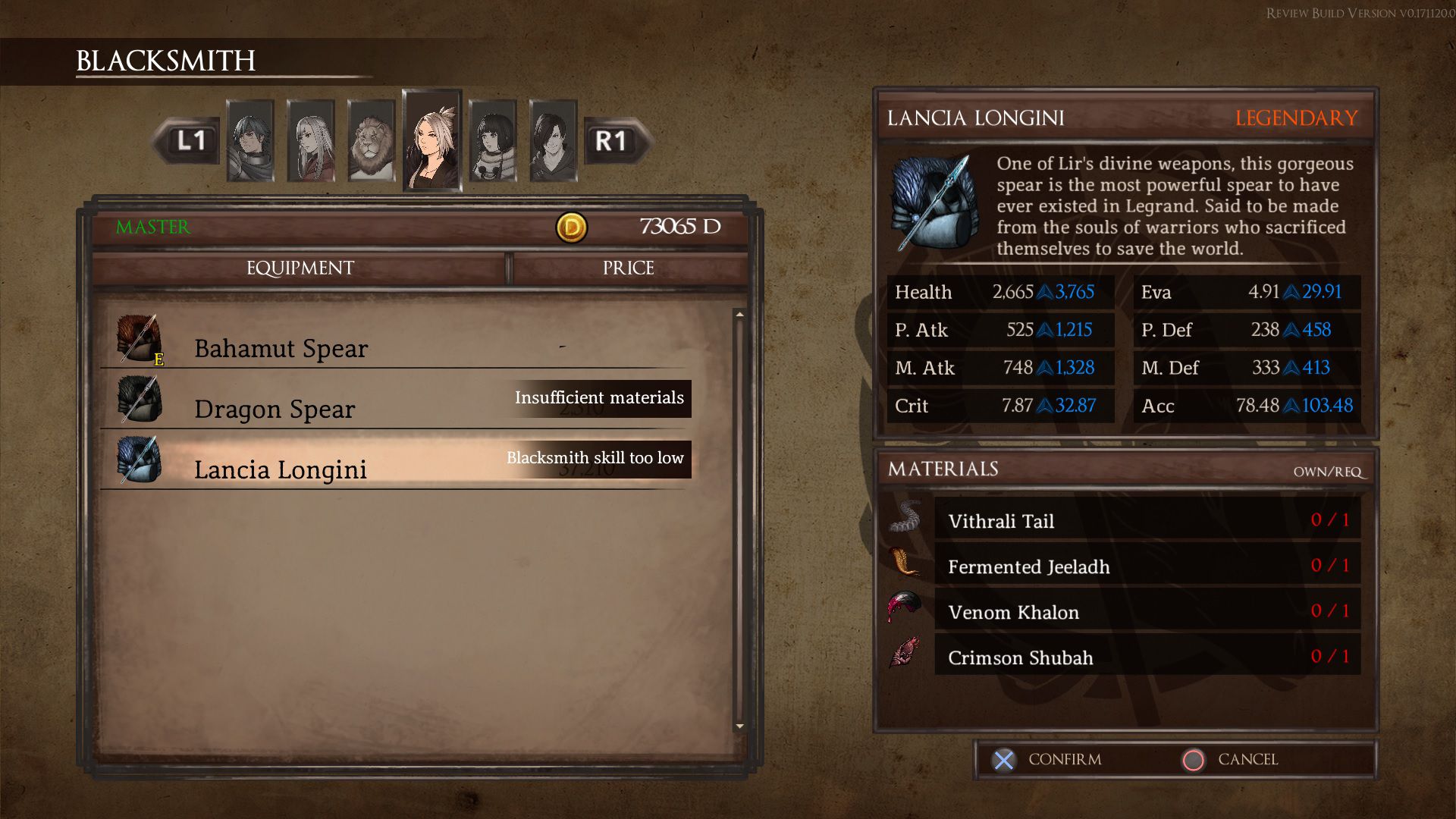This screenshot has width=1456, height=819.
Task: Pick the blonde topknot woman portrait
Action: 432,141
